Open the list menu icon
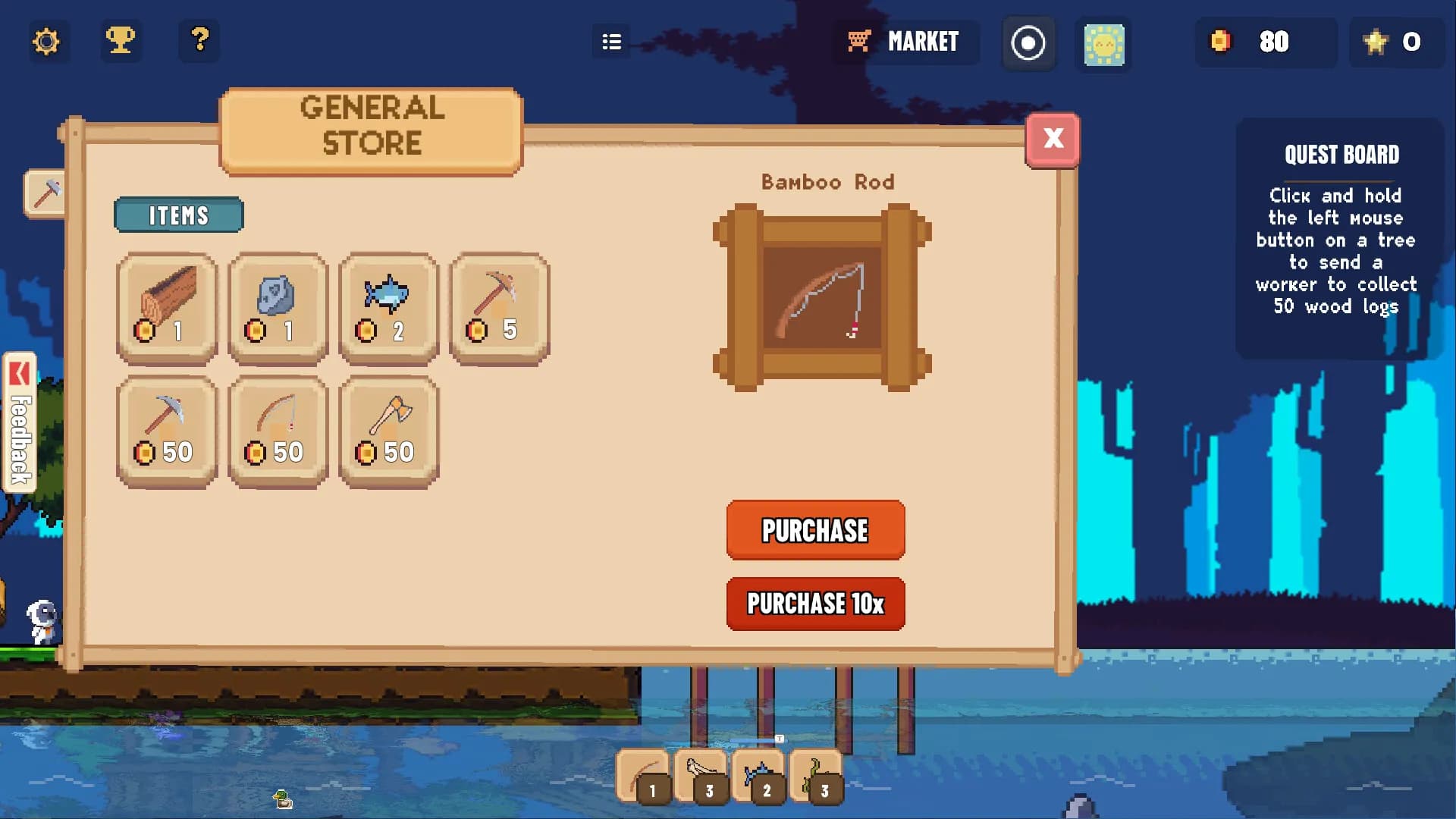 pyautogui.click(x=611, y=42)
